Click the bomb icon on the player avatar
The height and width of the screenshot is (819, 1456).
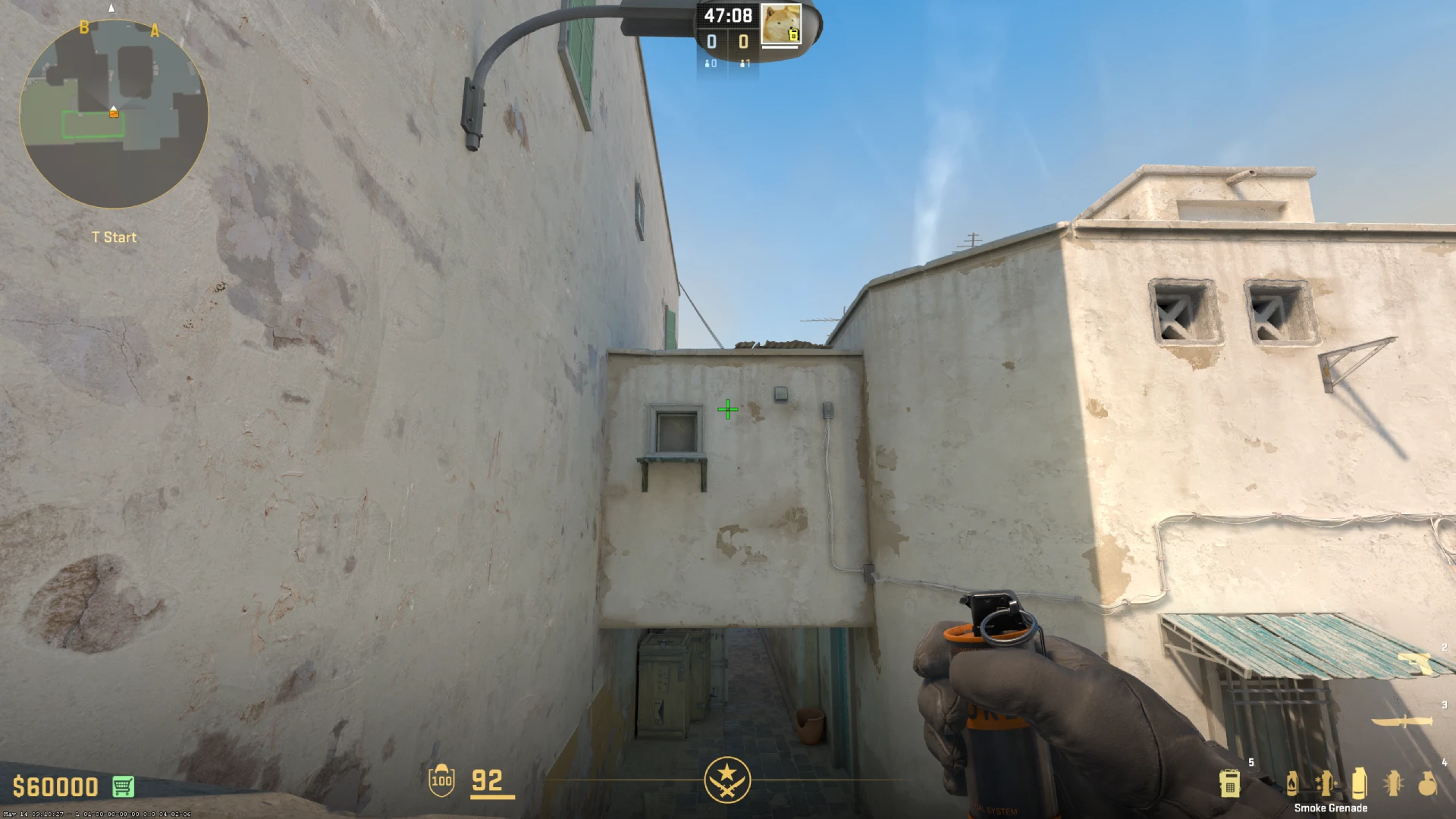[x=793, y=36]
